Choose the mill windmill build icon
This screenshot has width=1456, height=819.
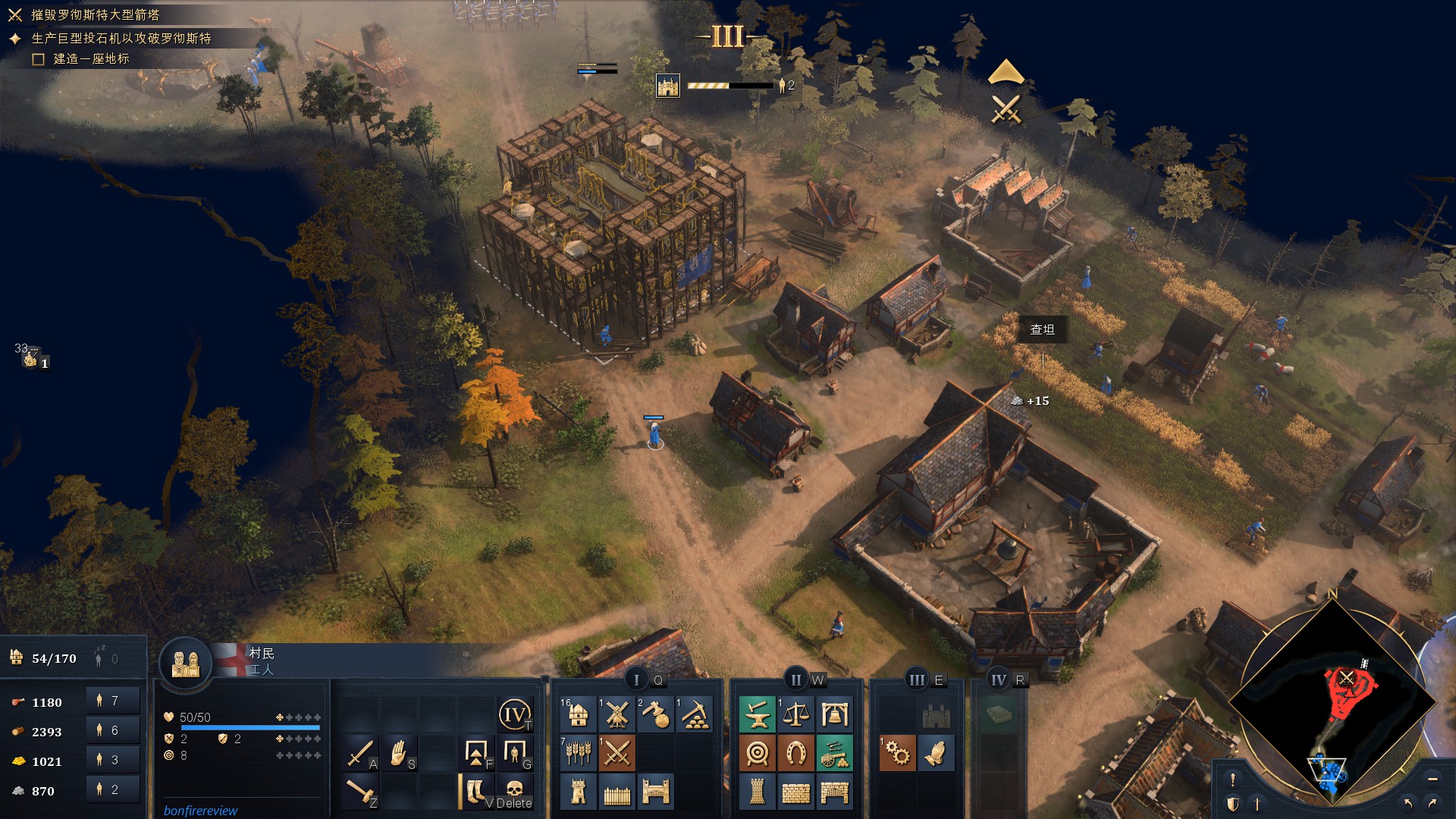(x=617, y=714)
